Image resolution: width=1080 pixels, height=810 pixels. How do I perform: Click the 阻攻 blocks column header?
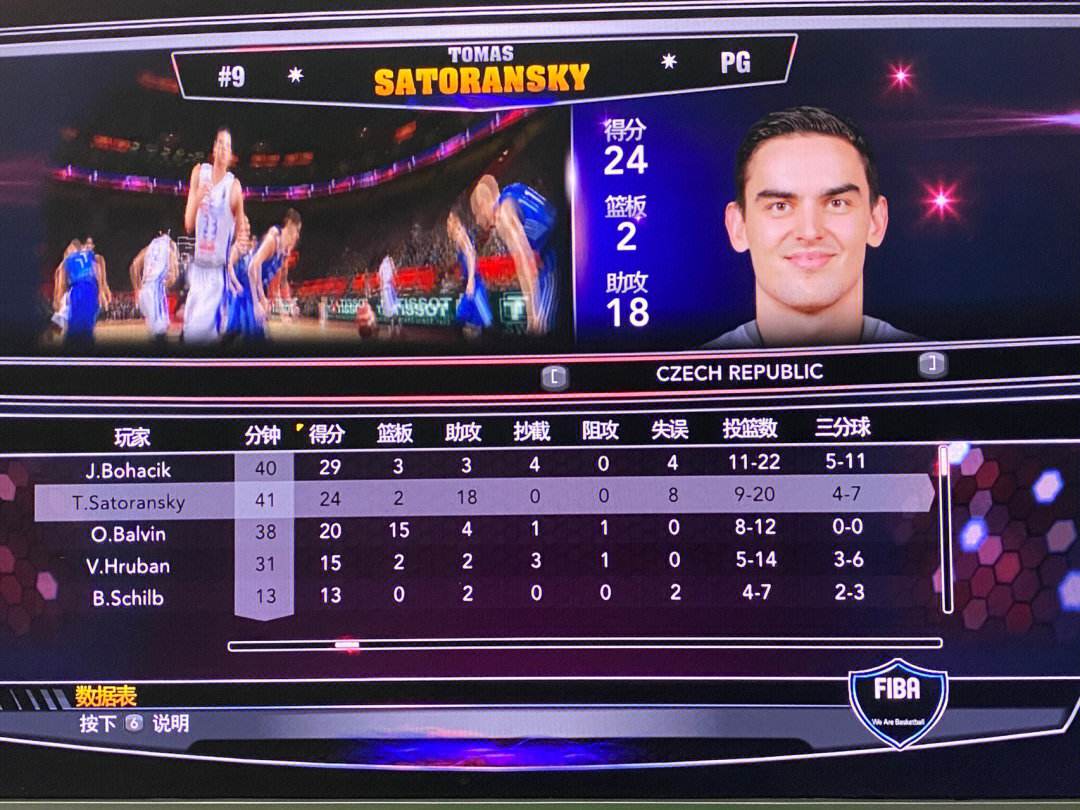601,431
